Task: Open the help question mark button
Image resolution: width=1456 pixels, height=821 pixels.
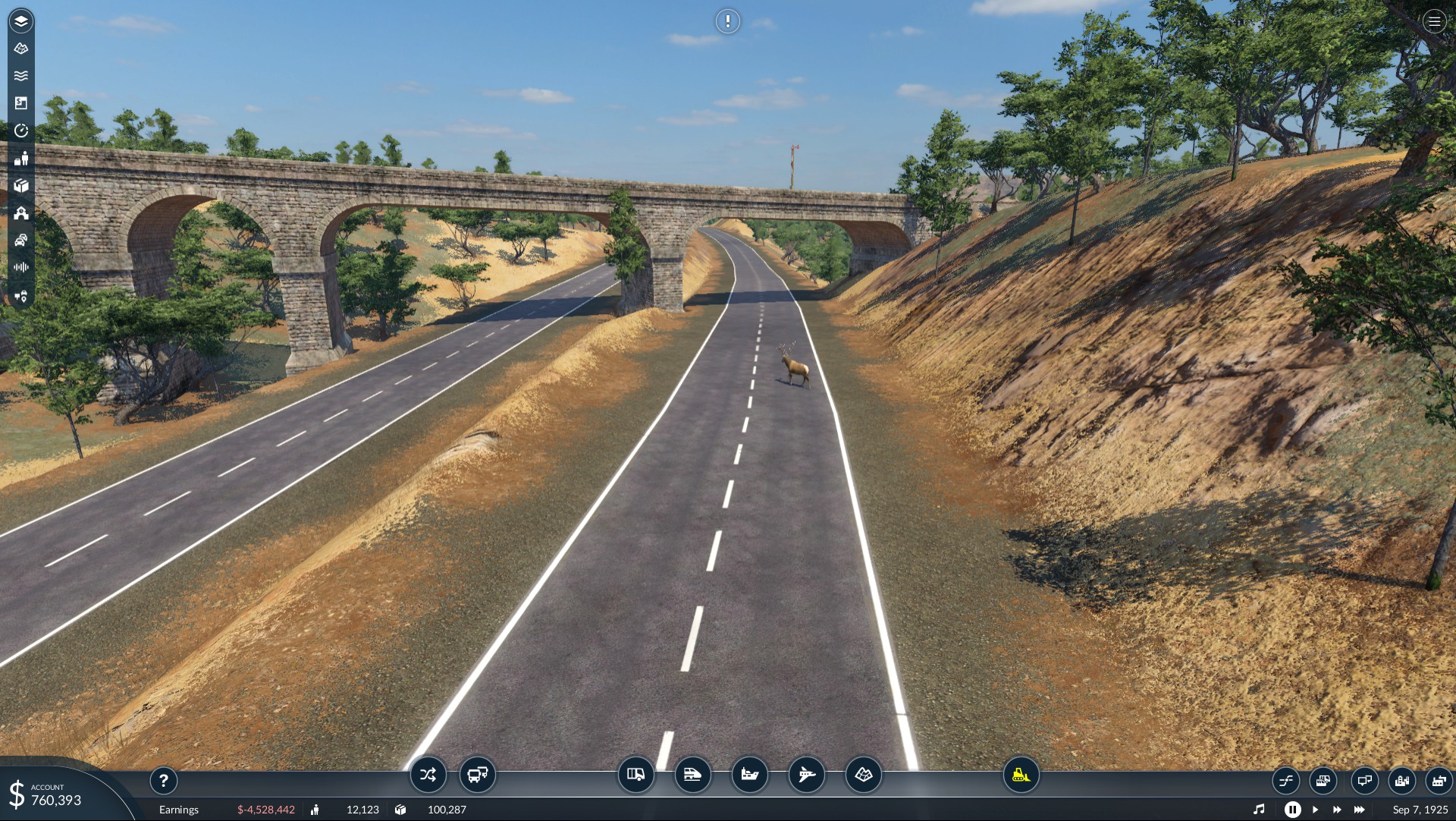Action: pyautogui.click(x=163, y=780)
